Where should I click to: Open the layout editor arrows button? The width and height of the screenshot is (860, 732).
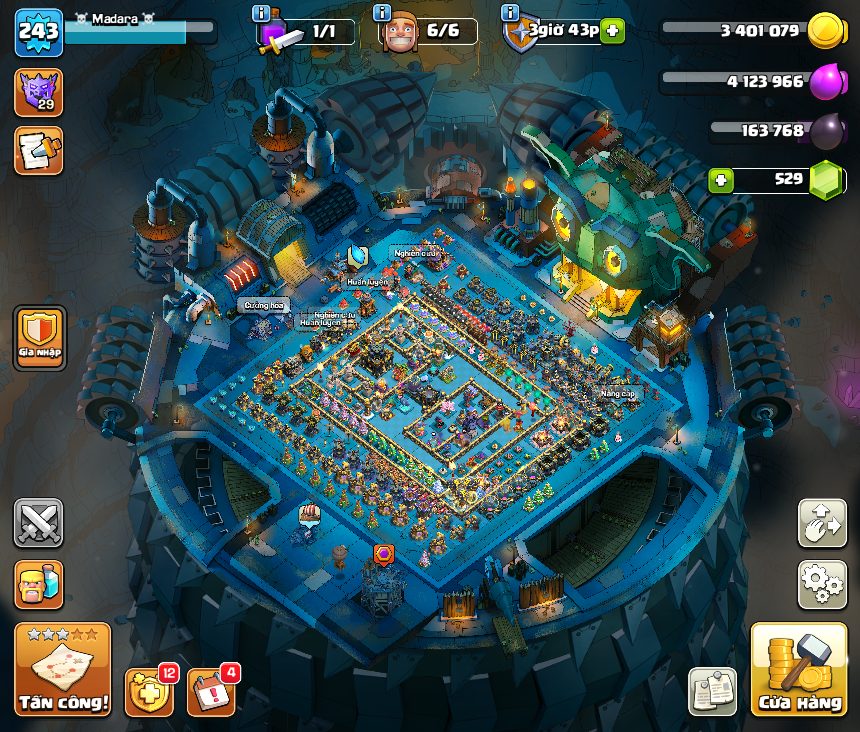pyautogui.click(x=821, y=523)
